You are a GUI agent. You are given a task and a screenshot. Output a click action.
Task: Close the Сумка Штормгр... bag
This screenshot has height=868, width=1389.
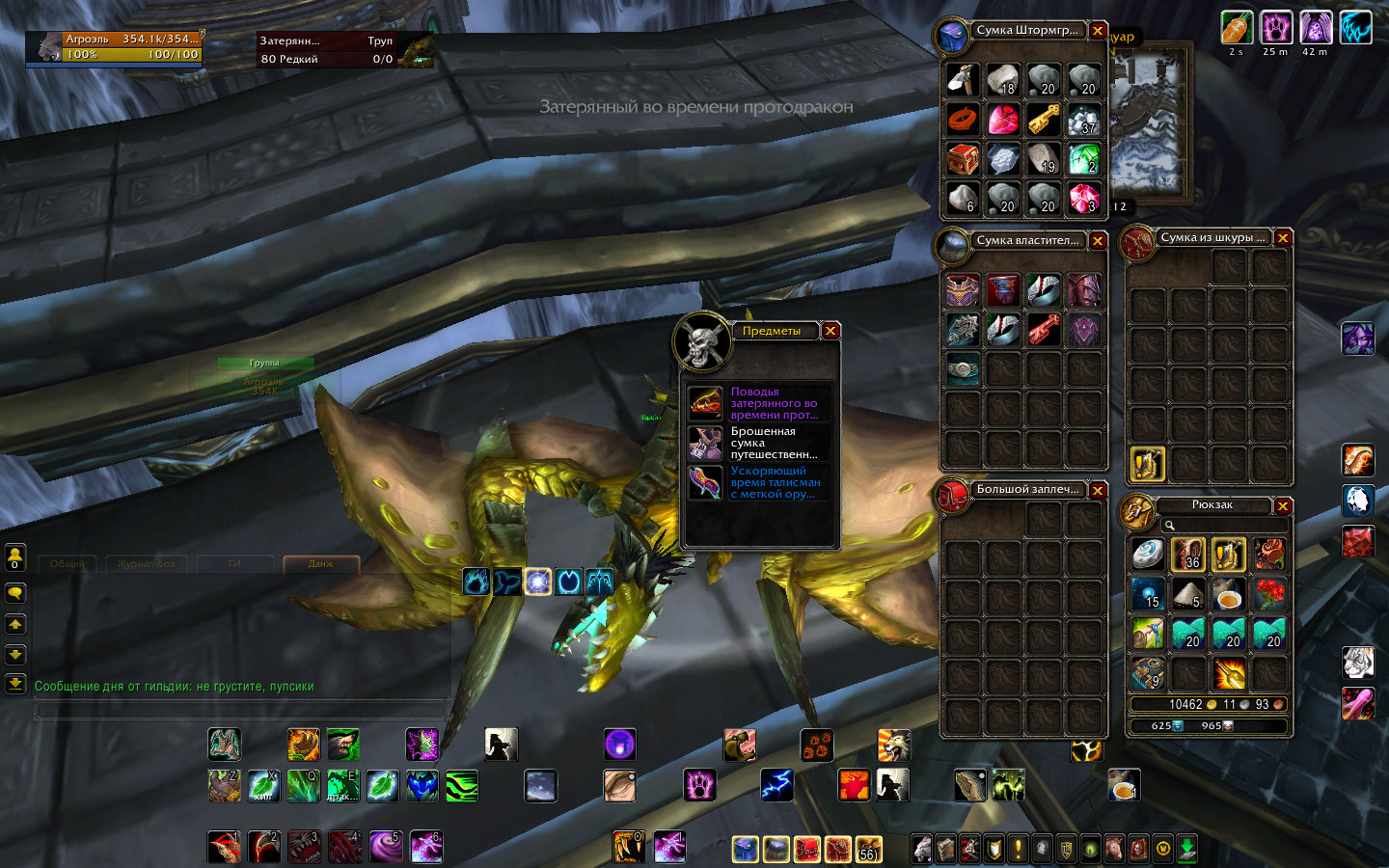click(1098, 31)
